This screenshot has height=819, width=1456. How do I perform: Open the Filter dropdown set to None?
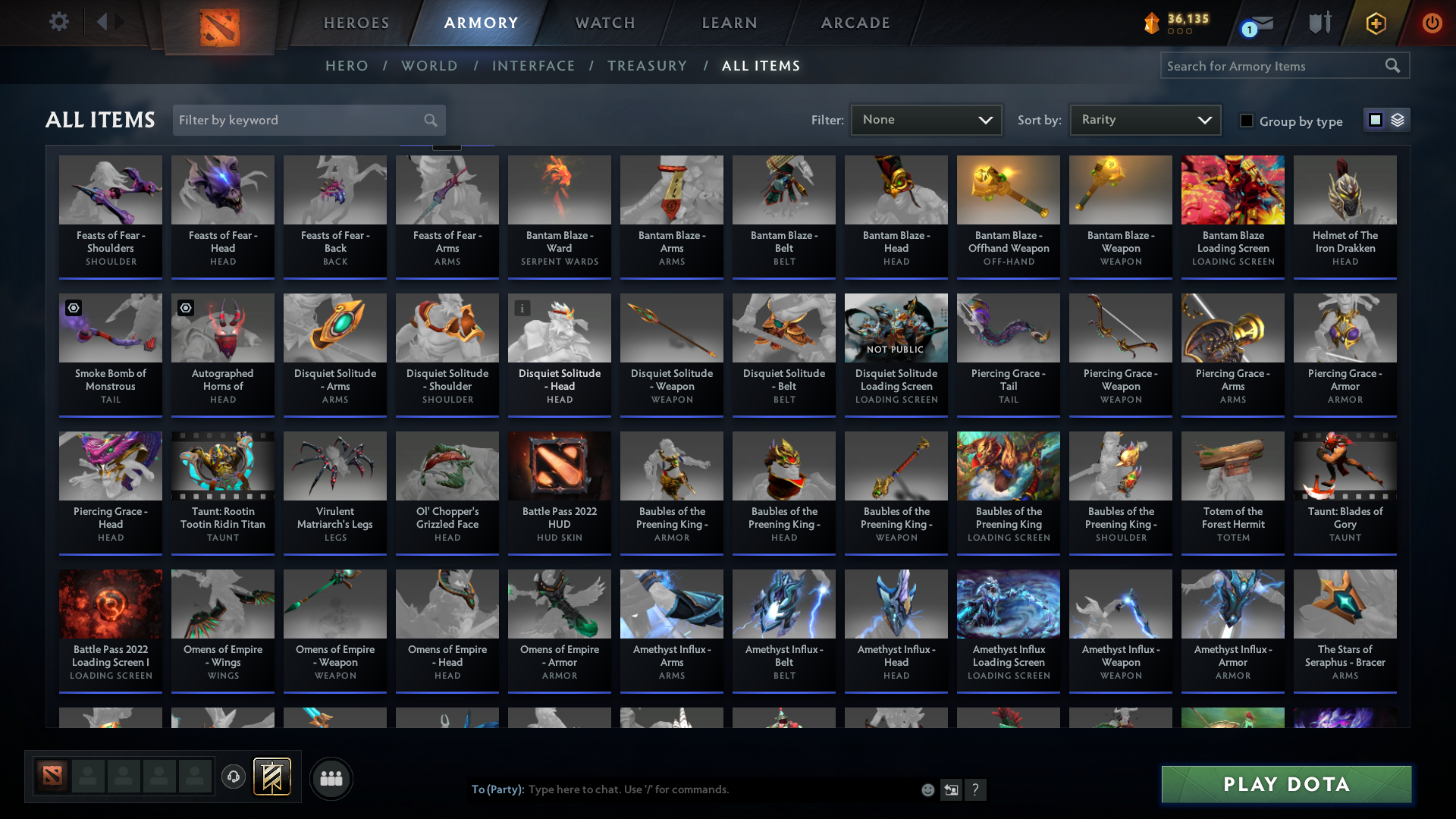[x=926, y=119]
